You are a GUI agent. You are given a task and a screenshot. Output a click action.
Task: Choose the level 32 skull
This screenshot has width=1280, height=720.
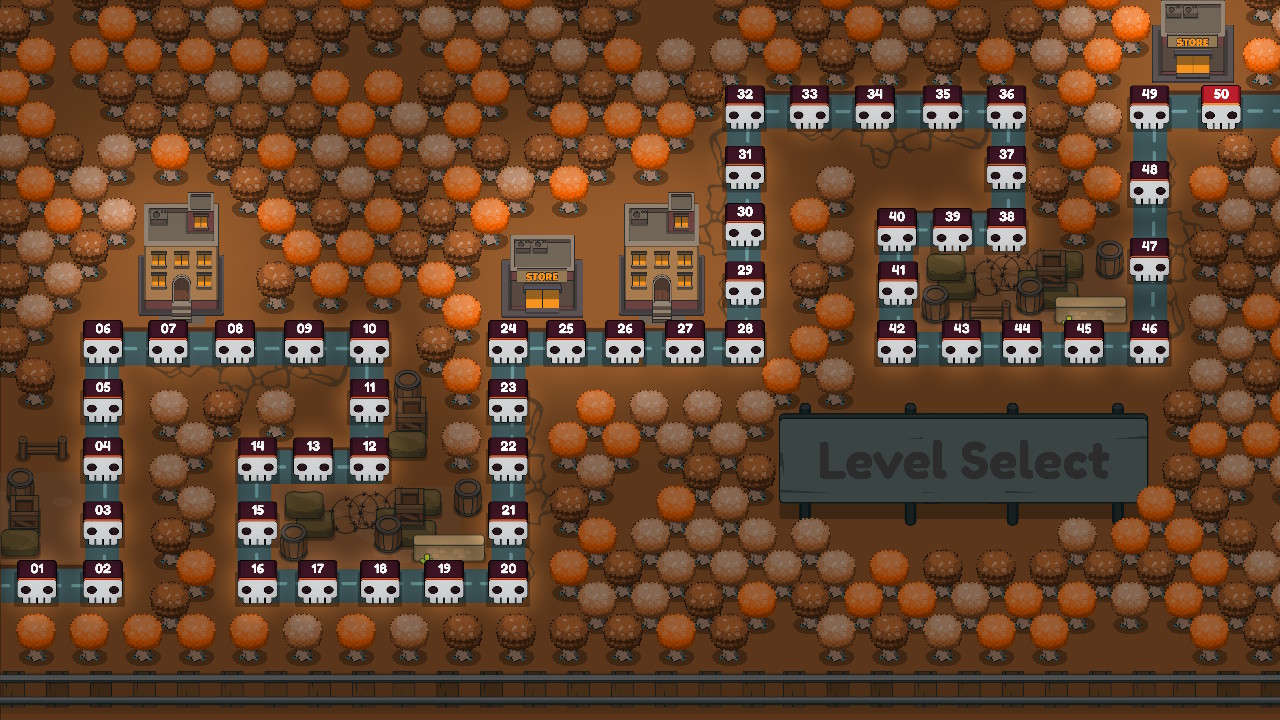point(745,108)
